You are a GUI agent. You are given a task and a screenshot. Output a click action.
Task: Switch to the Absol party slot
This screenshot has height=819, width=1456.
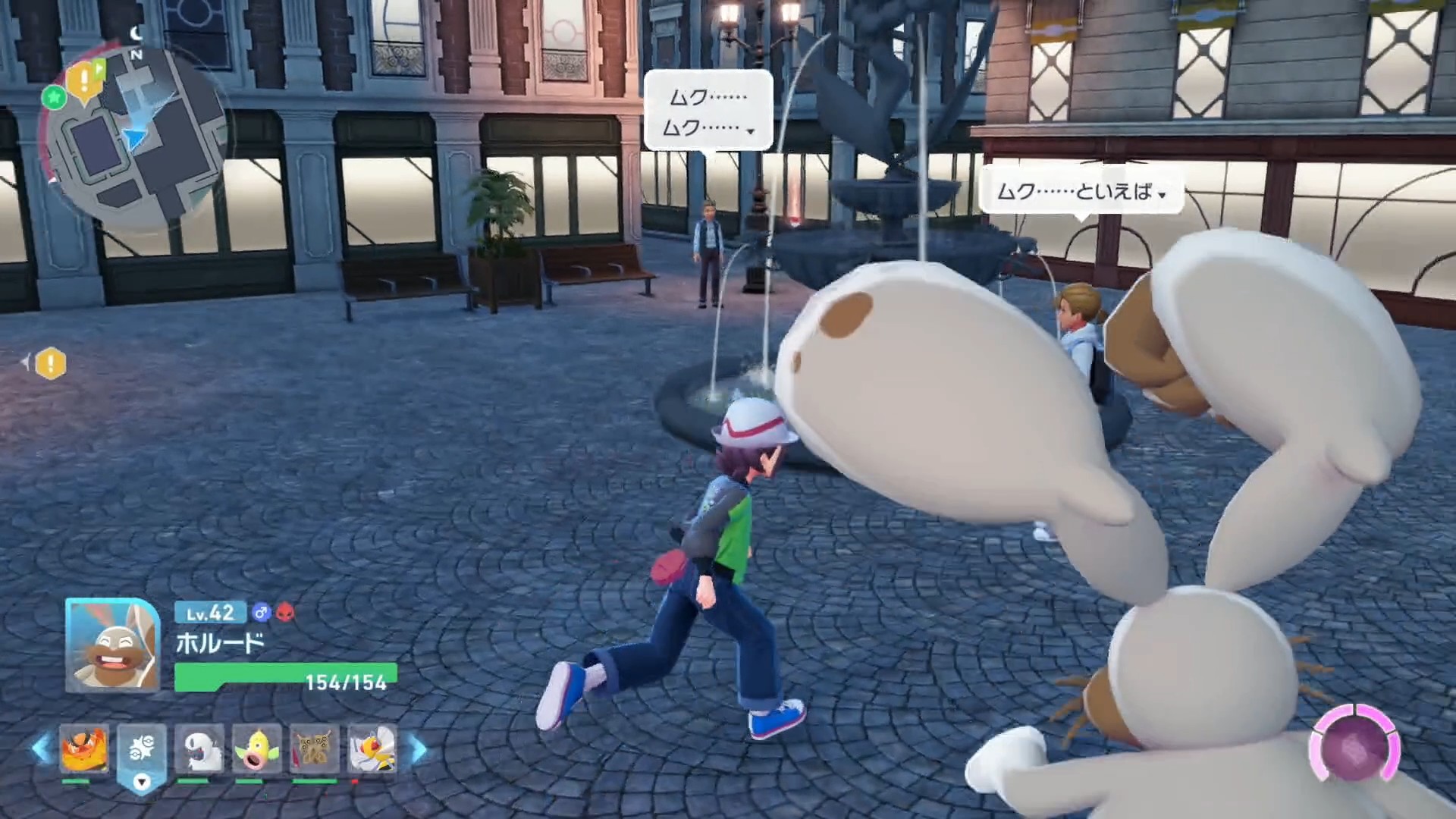click(199, 749)
